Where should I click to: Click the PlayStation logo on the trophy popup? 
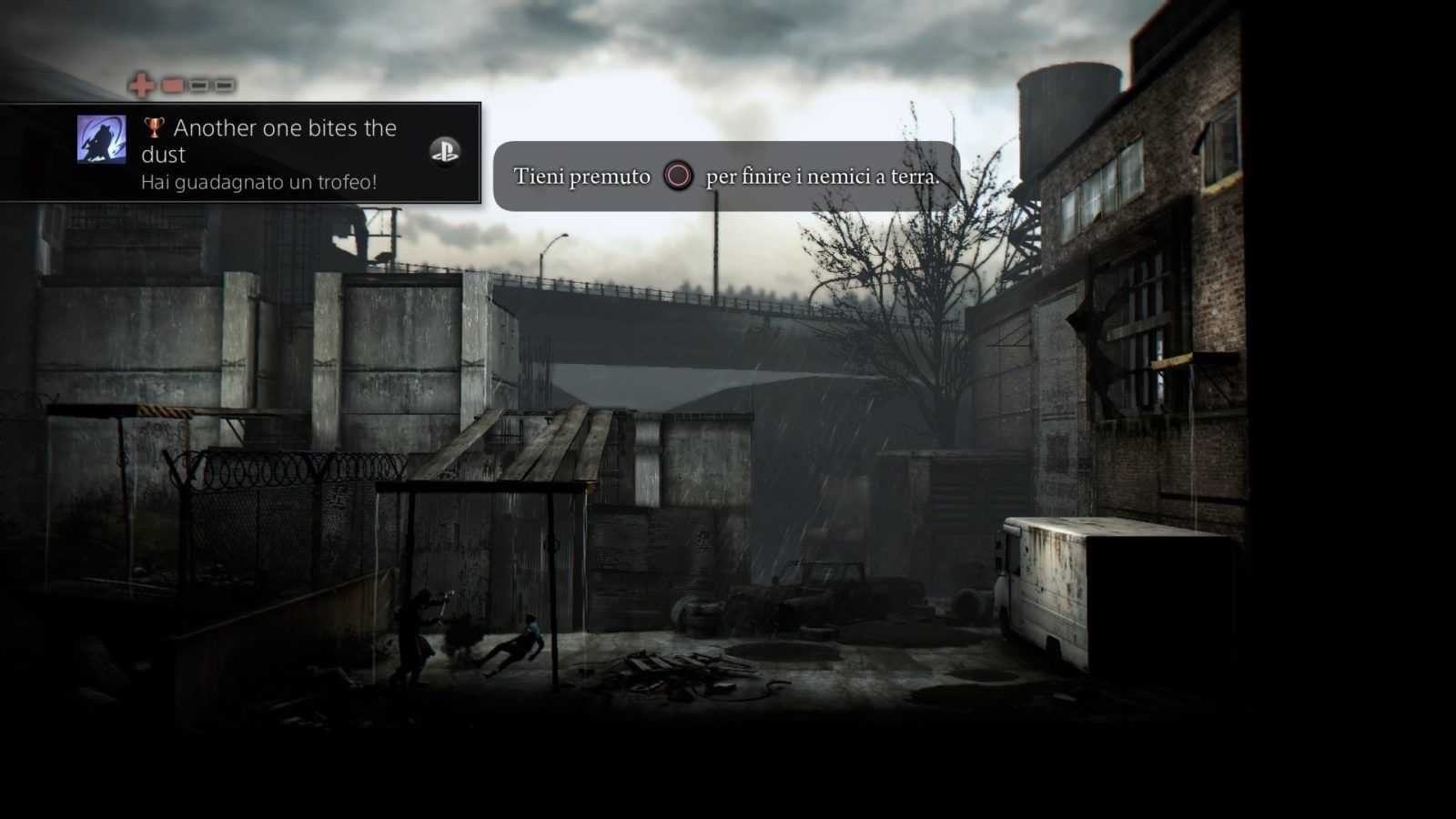(445, 151)
